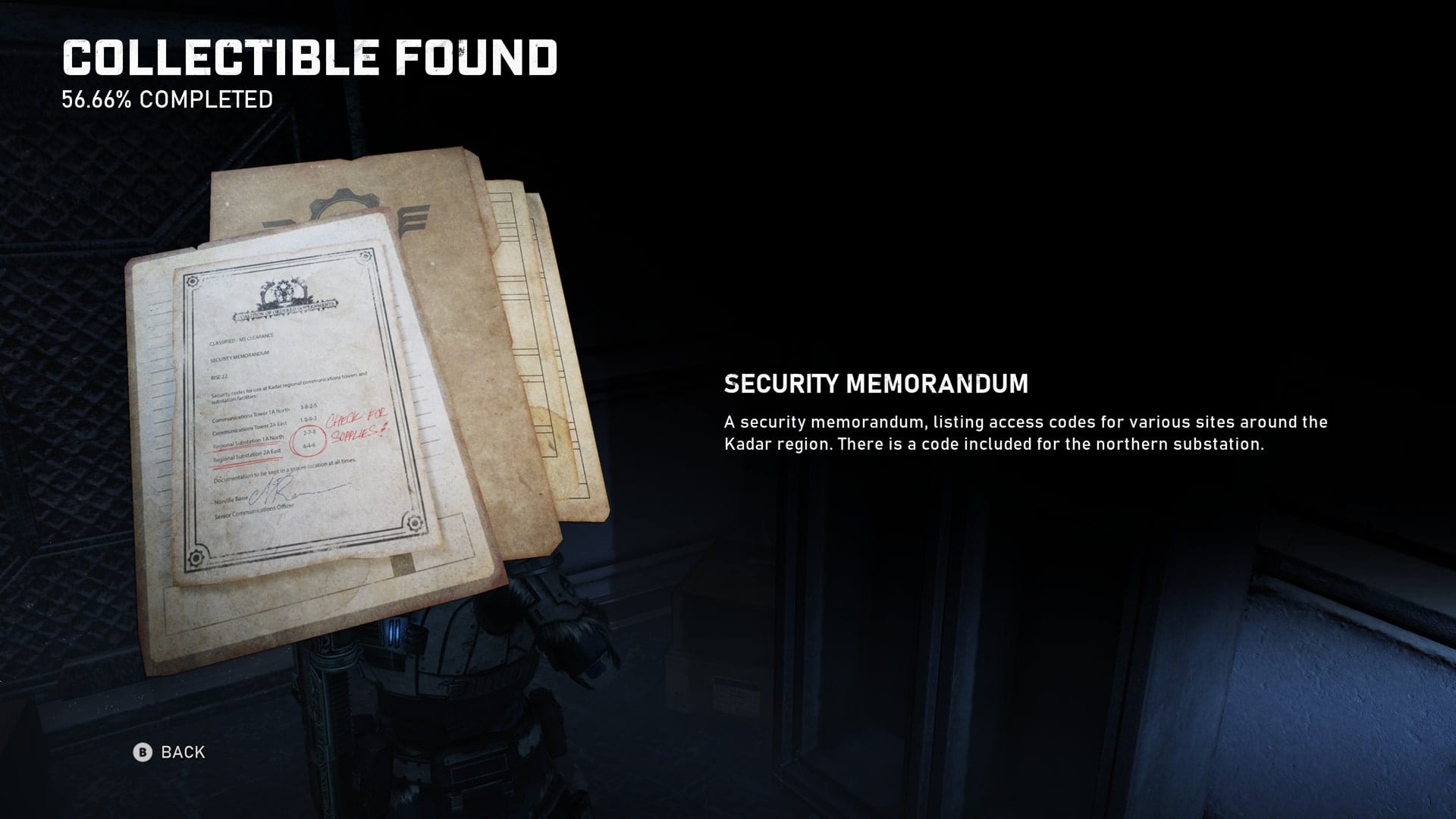Click the 56.66% COMPLETED progress readout

click(x=168, y=98)
